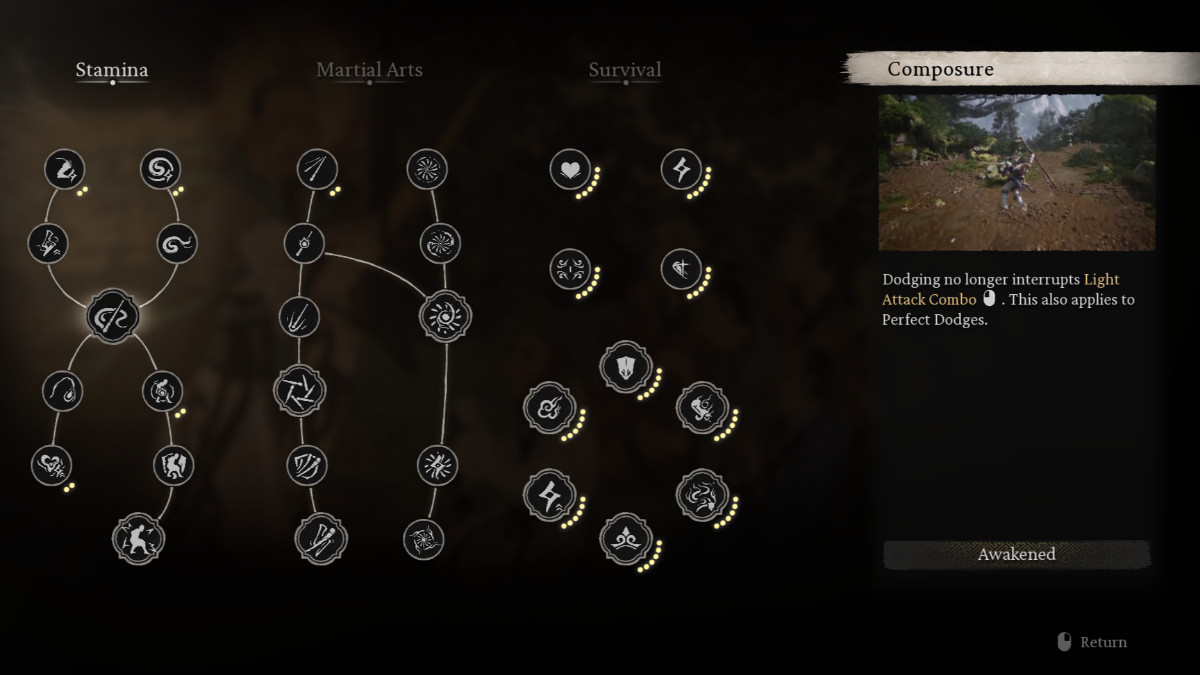Choose the shield emblem Survival node
1200x675 pixels.
tap(626, 367)
